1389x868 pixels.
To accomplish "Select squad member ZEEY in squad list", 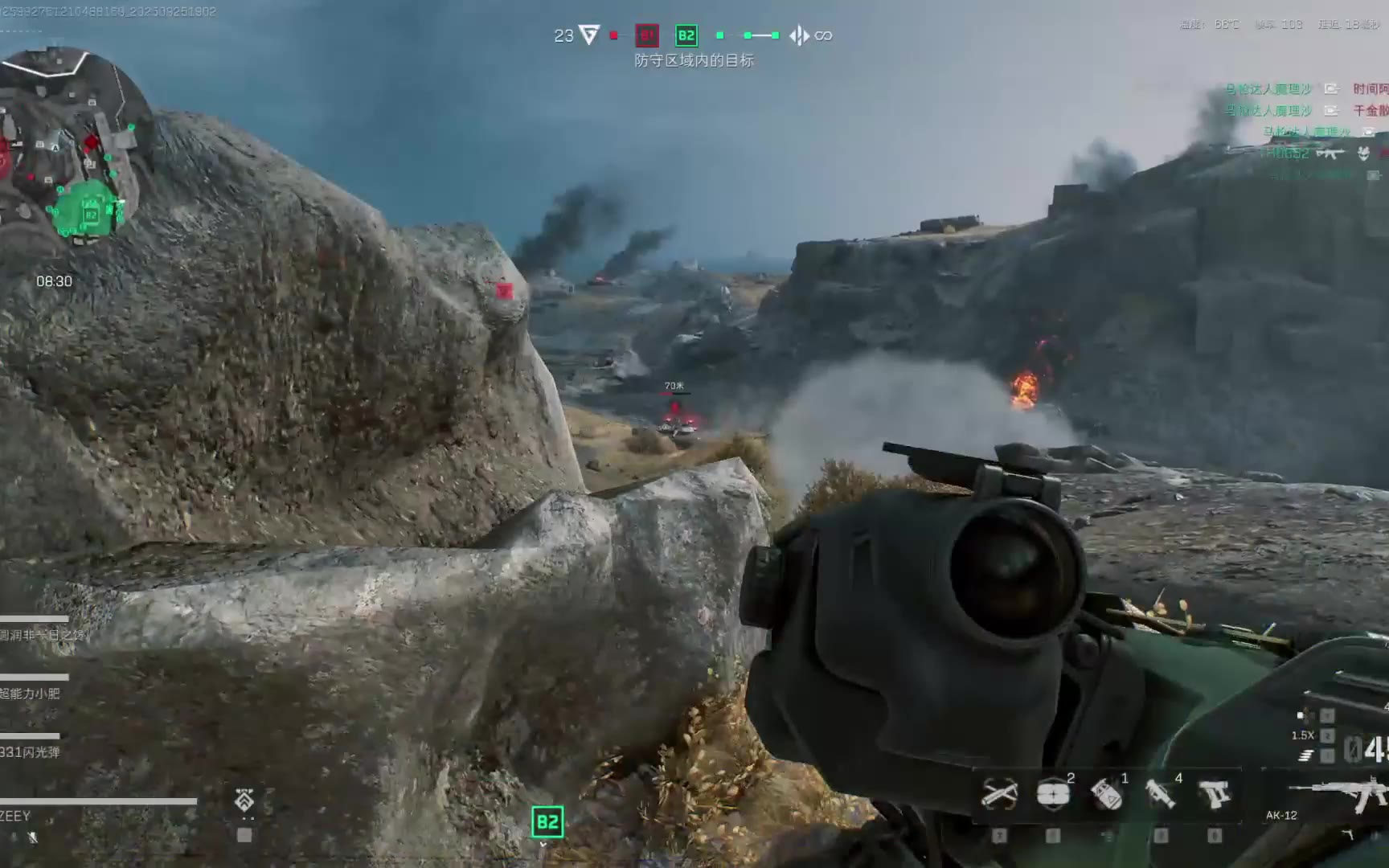I will coord(16,816).
